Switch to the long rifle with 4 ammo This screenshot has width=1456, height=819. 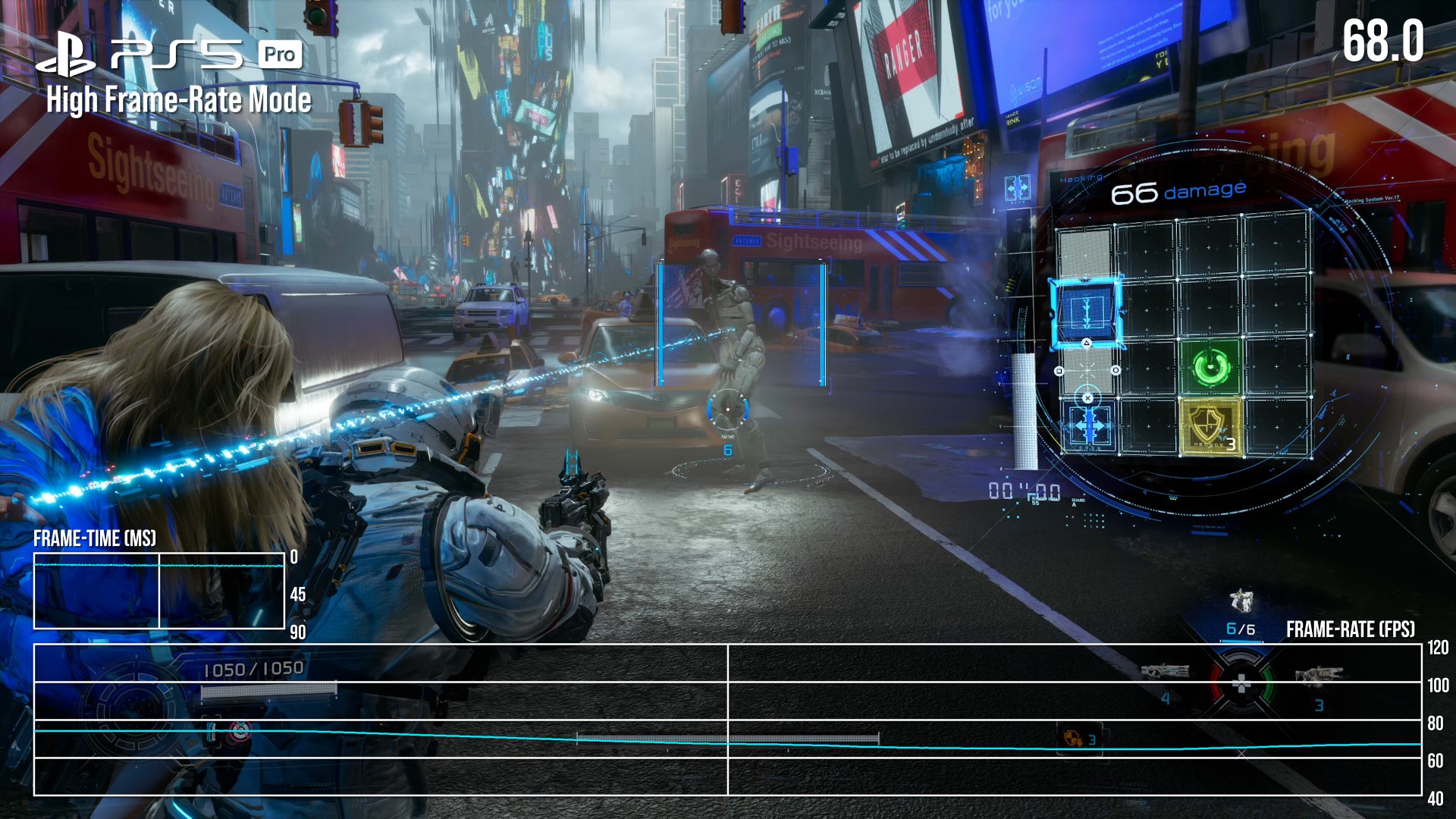pyautogui.click(x=1165, y=671)
